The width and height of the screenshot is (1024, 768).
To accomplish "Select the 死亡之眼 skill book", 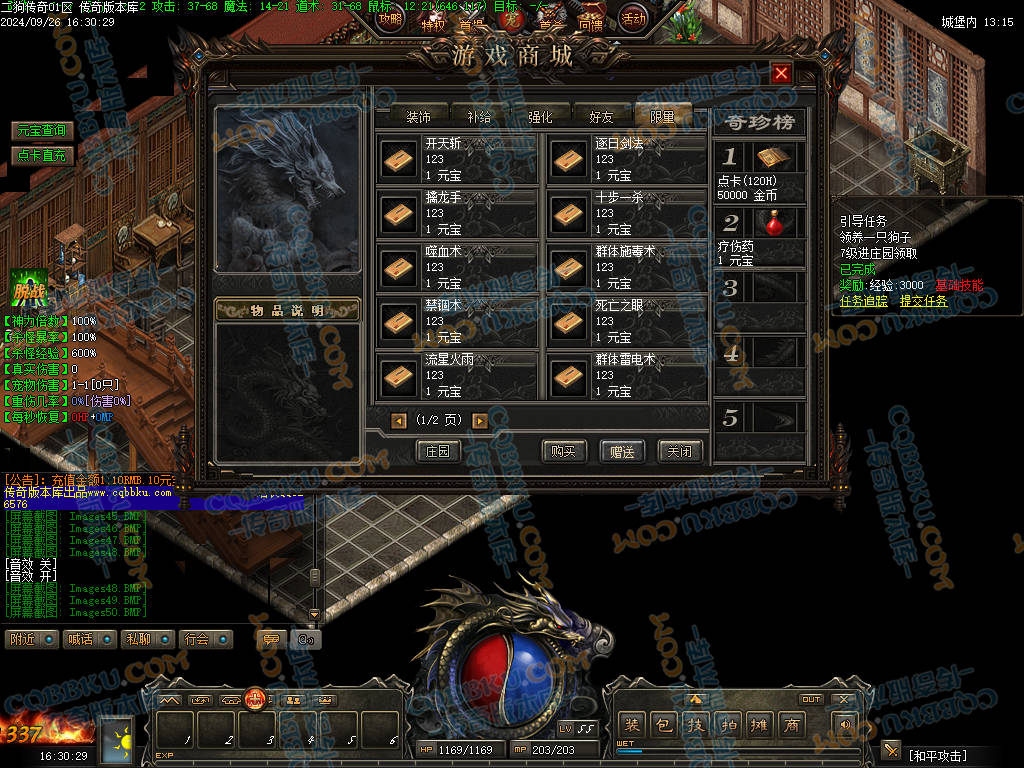I will click(x=569, y=322).
